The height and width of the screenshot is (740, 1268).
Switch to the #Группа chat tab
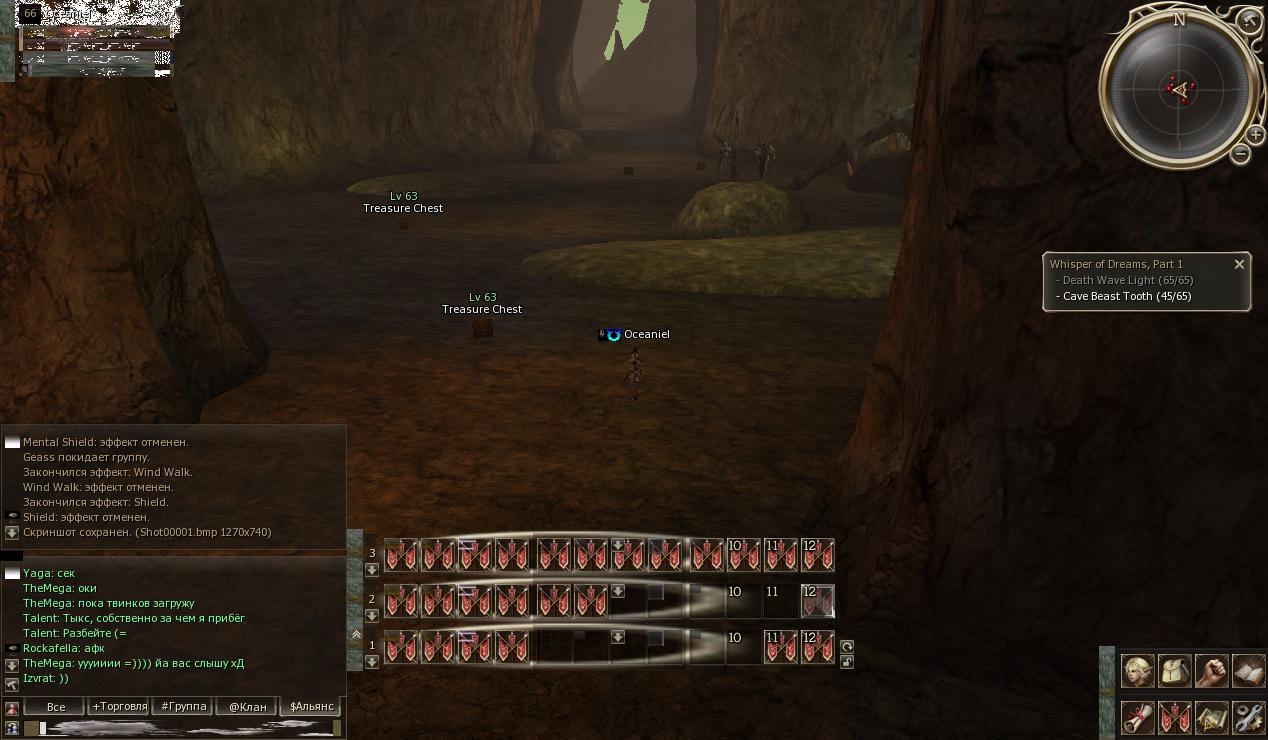(x=184, y=706)
